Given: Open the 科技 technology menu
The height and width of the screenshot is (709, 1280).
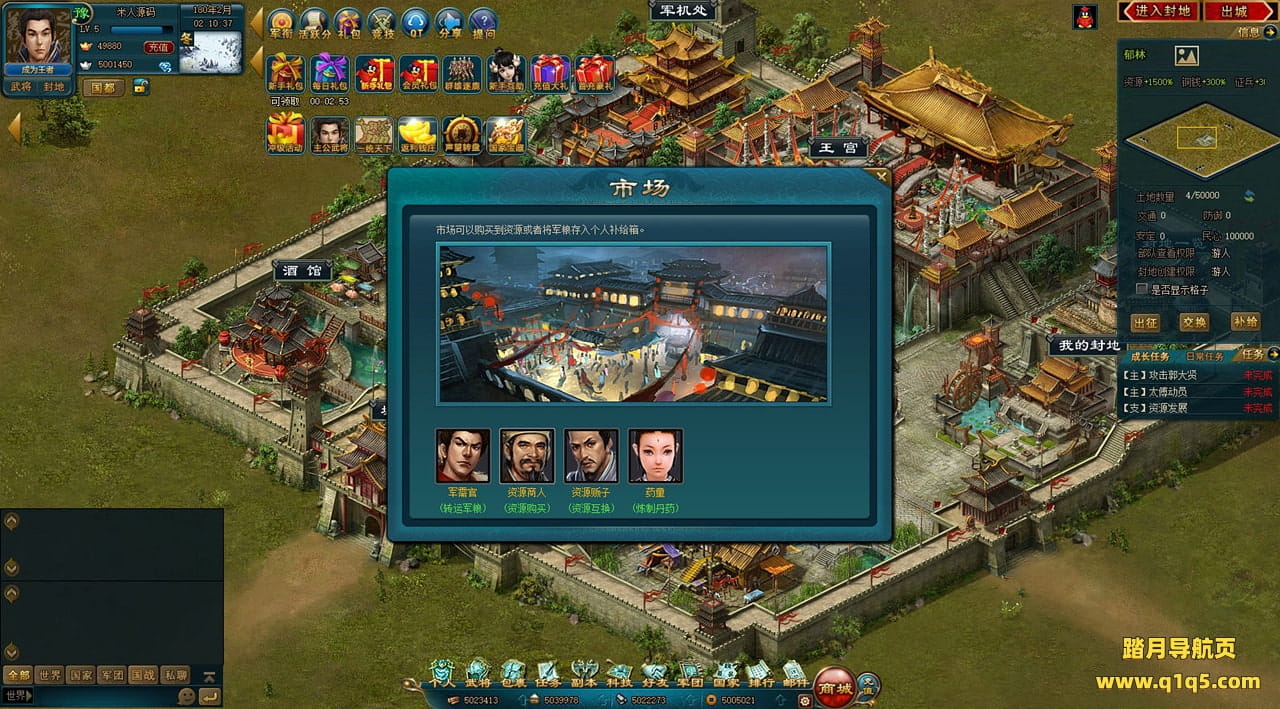Looking at the screenshot, I should (619, 673).
